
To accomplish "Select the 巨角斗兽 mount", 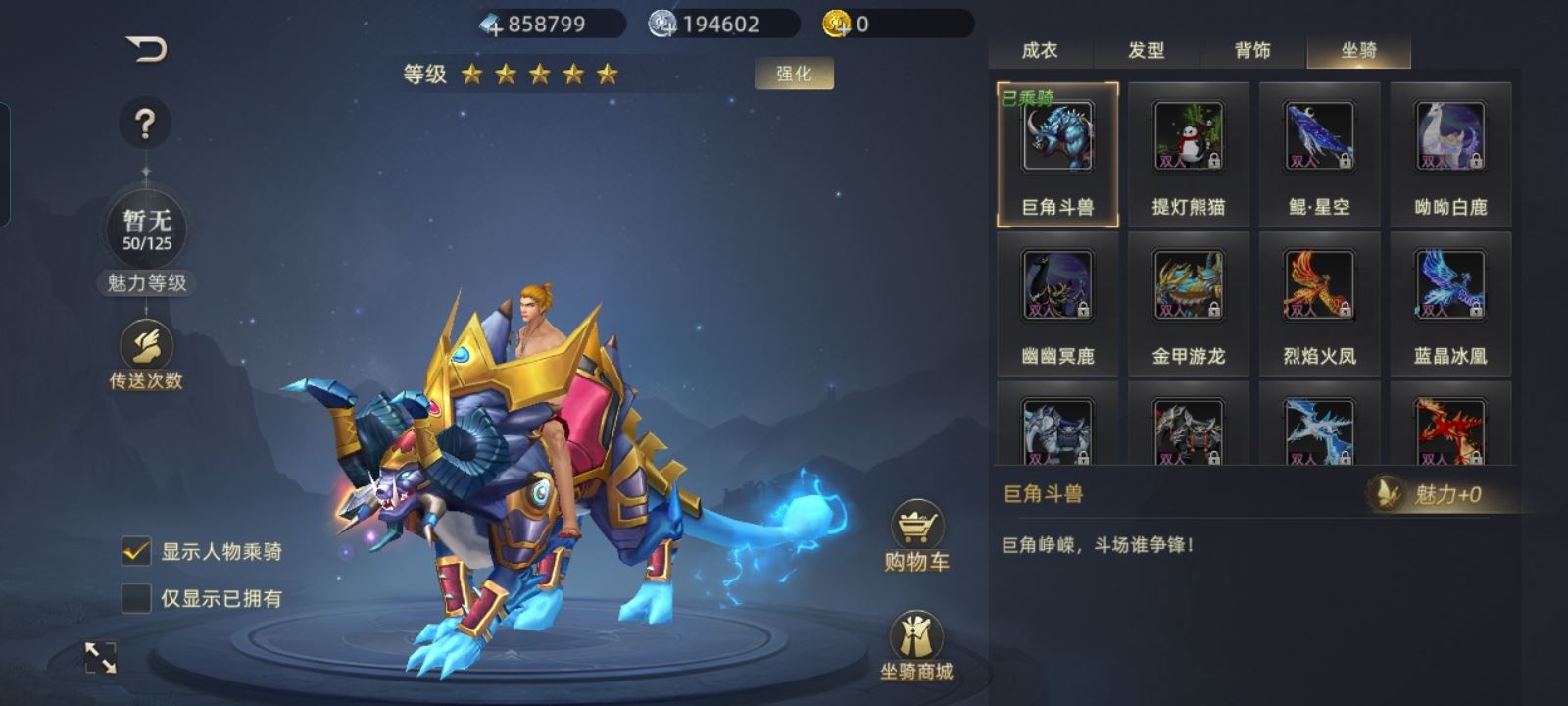I will tap(1057, 154).
